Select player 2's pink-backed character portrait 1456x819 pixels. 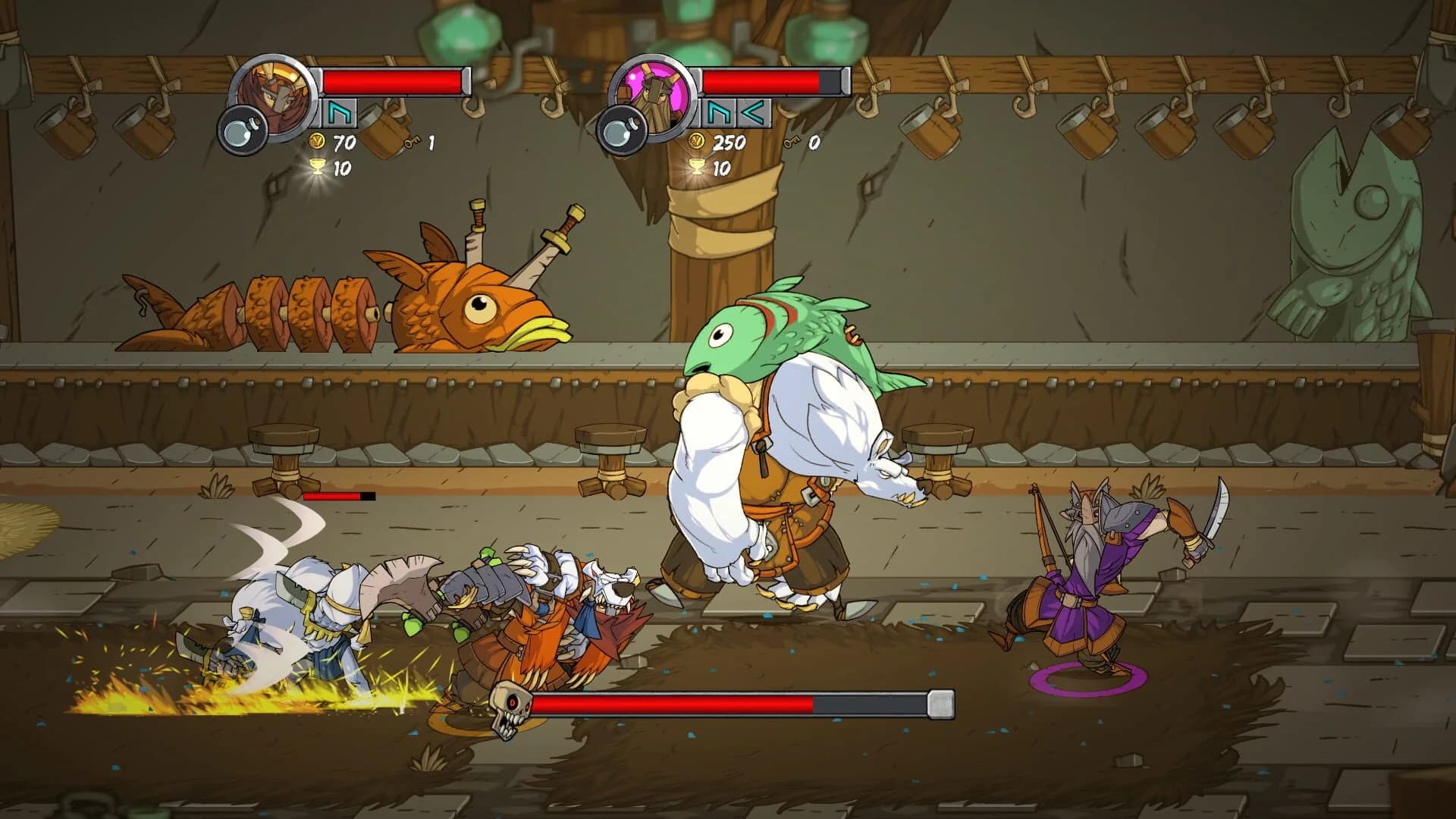pyautogui.click(x=657, y=93)
